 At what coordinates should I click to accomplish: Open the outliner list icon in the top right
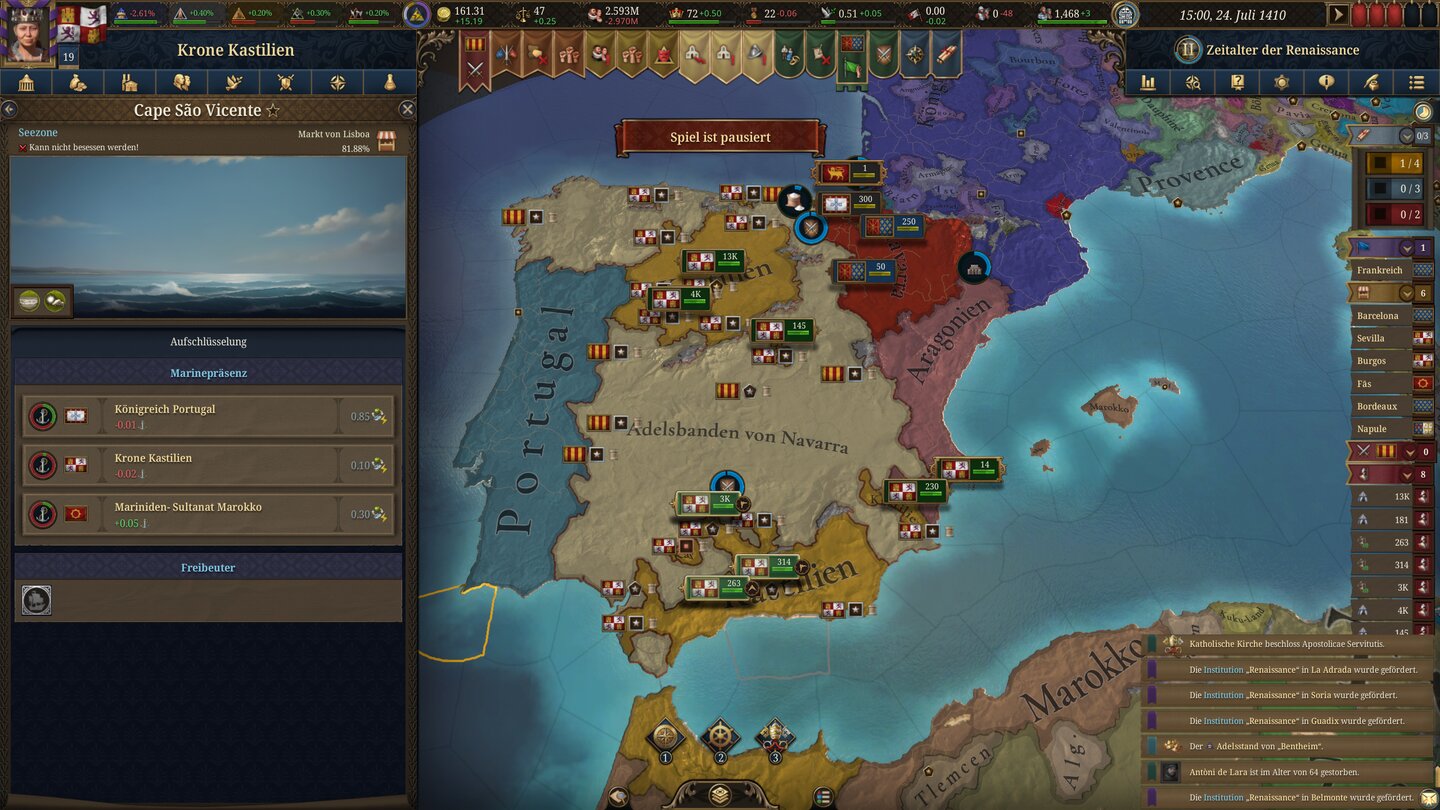point(1417,82)
